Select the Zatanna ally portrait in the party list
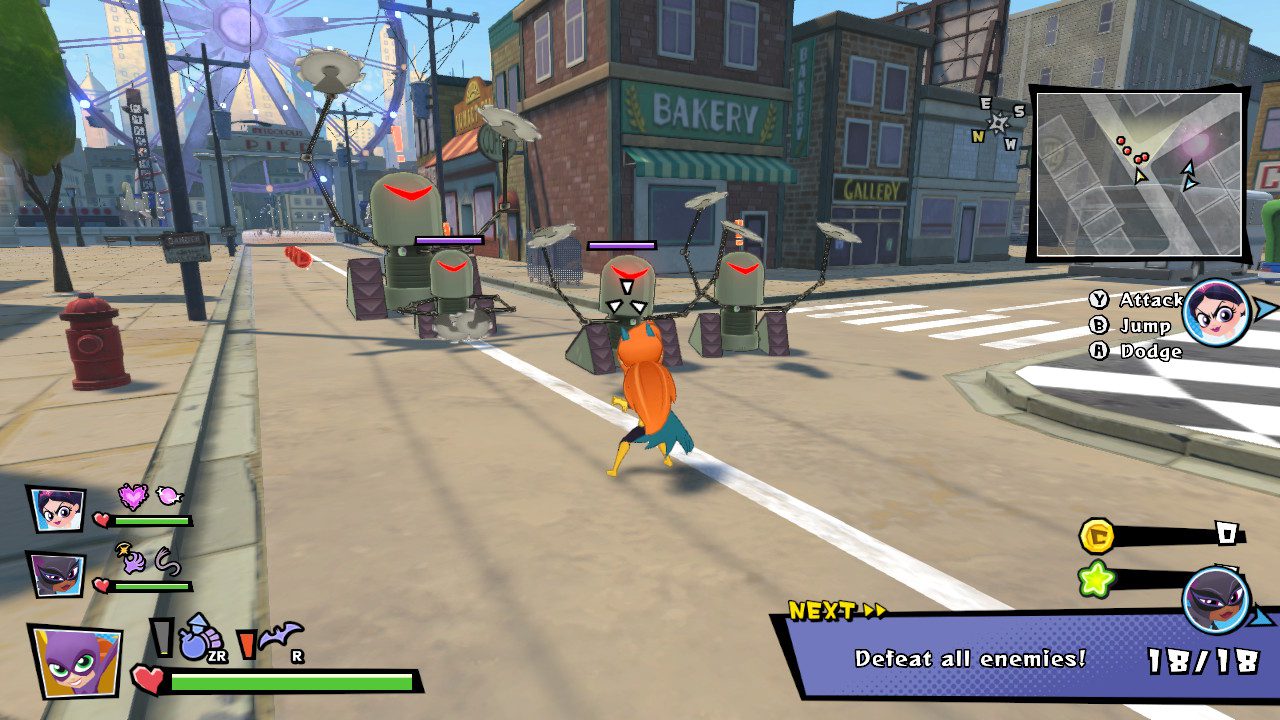The height and width of the screenshot is (720, 1280). (56, 509)
